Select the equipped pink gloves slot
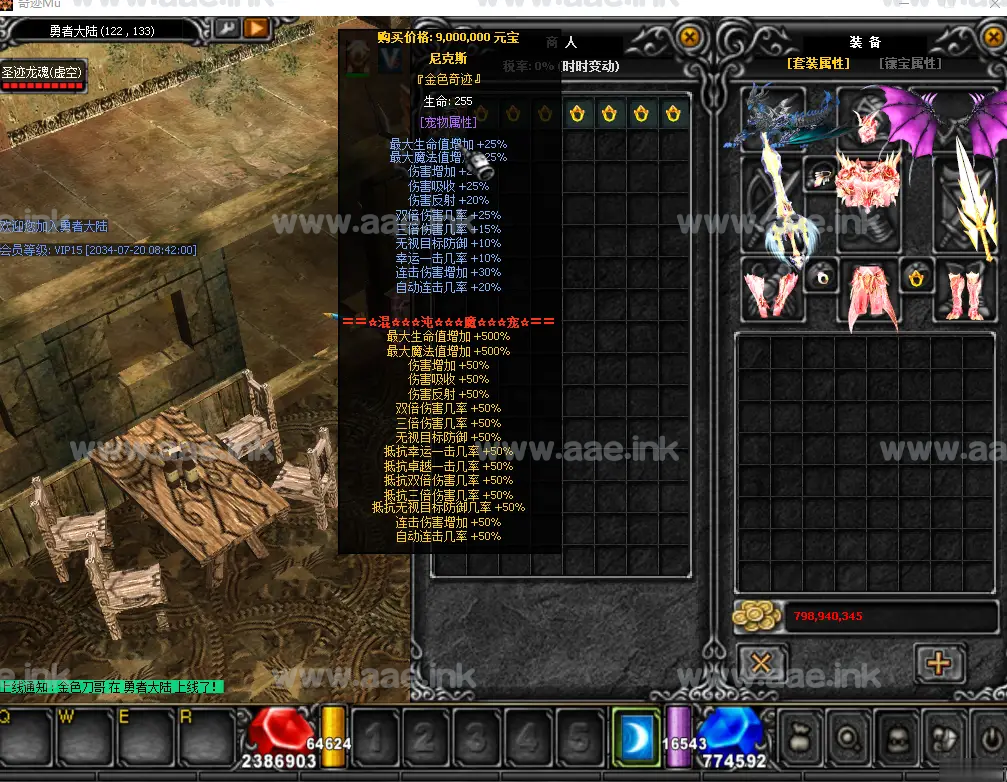This screenshot has height=782, width=1007. pyautogui.click(x=772, y=288)
